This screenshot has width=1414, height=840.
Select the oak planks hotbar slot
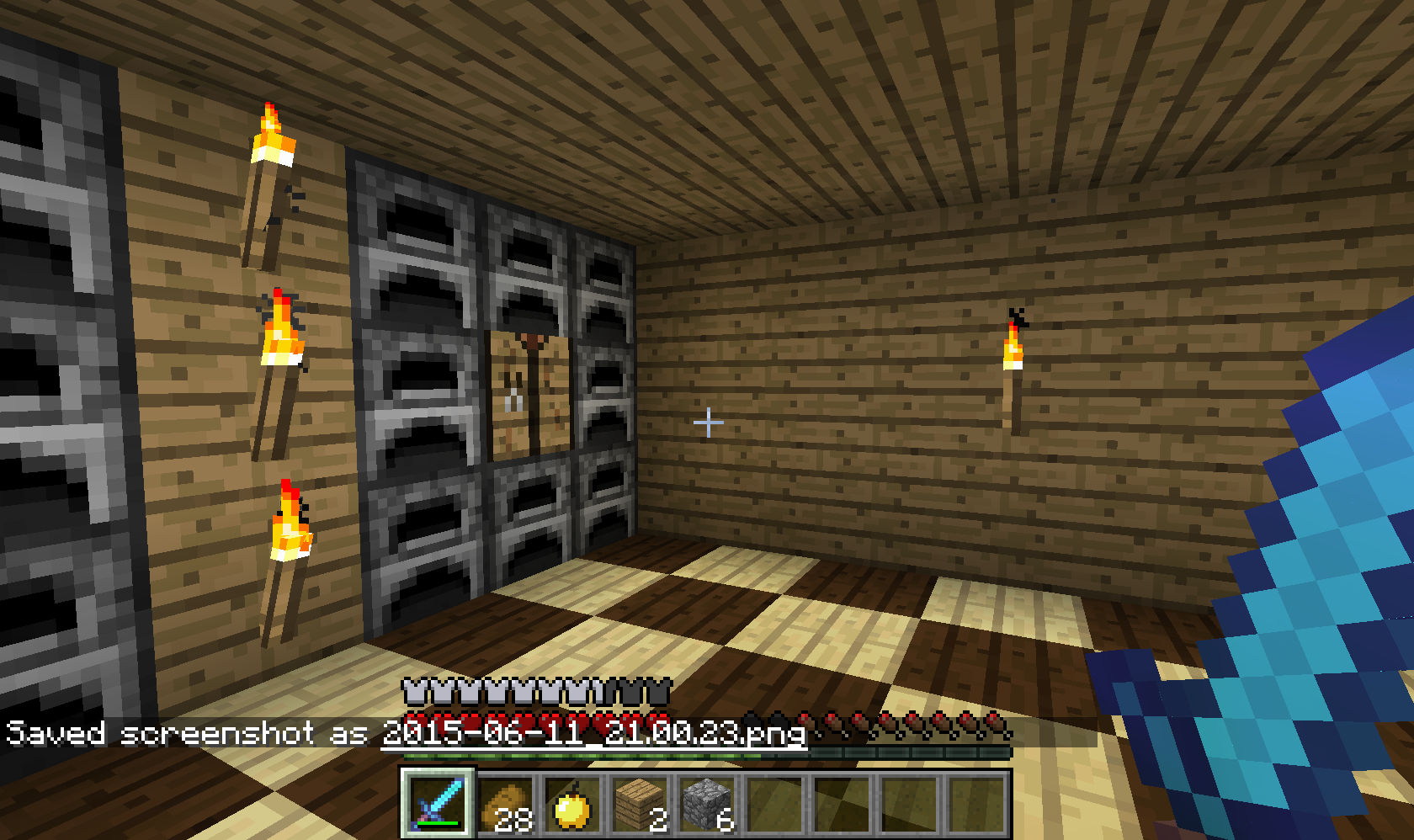click(639, 805)
